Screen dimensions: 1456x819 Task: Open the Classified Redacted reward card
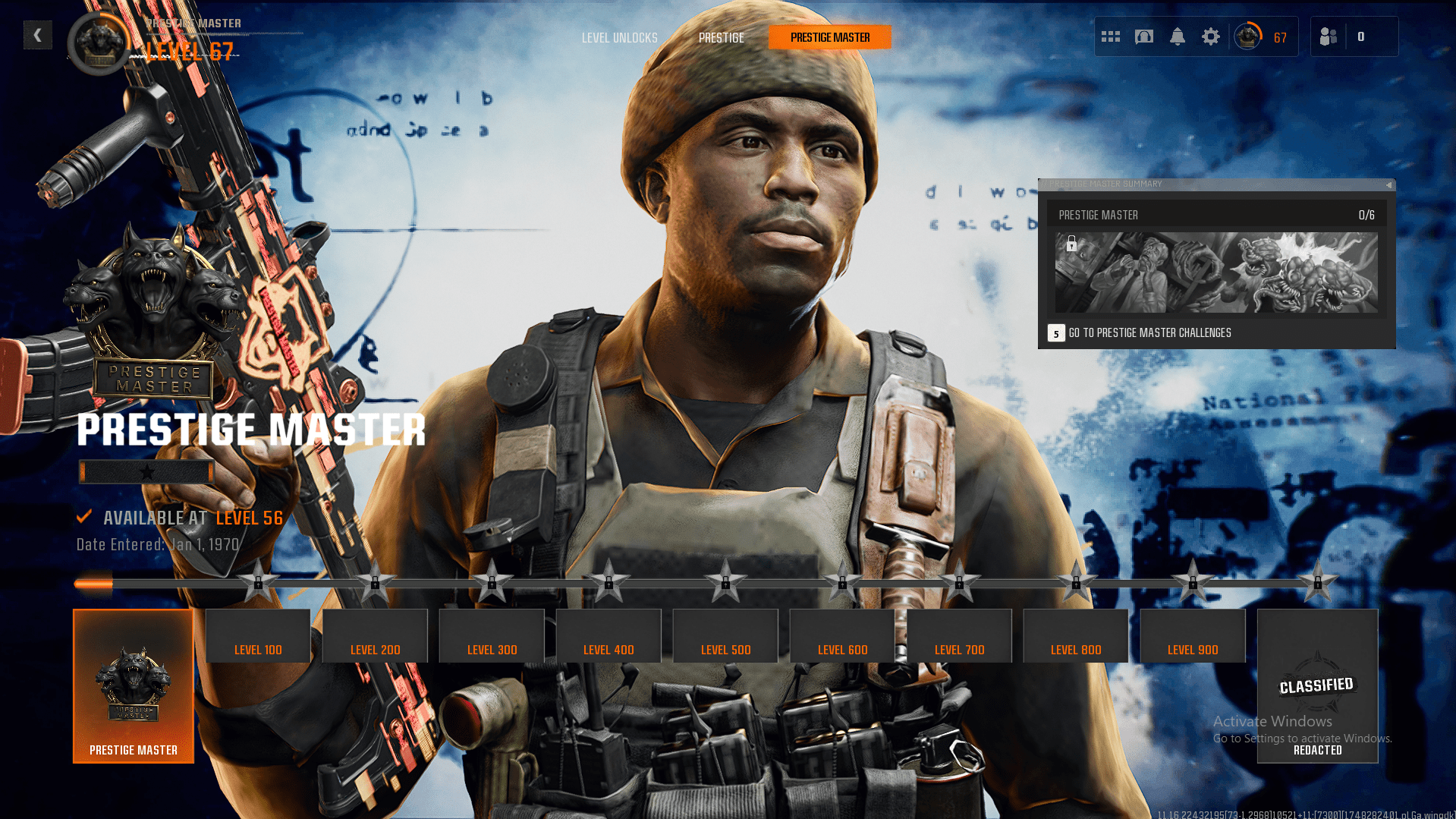pyautogui.click(x=1317, y=685)
